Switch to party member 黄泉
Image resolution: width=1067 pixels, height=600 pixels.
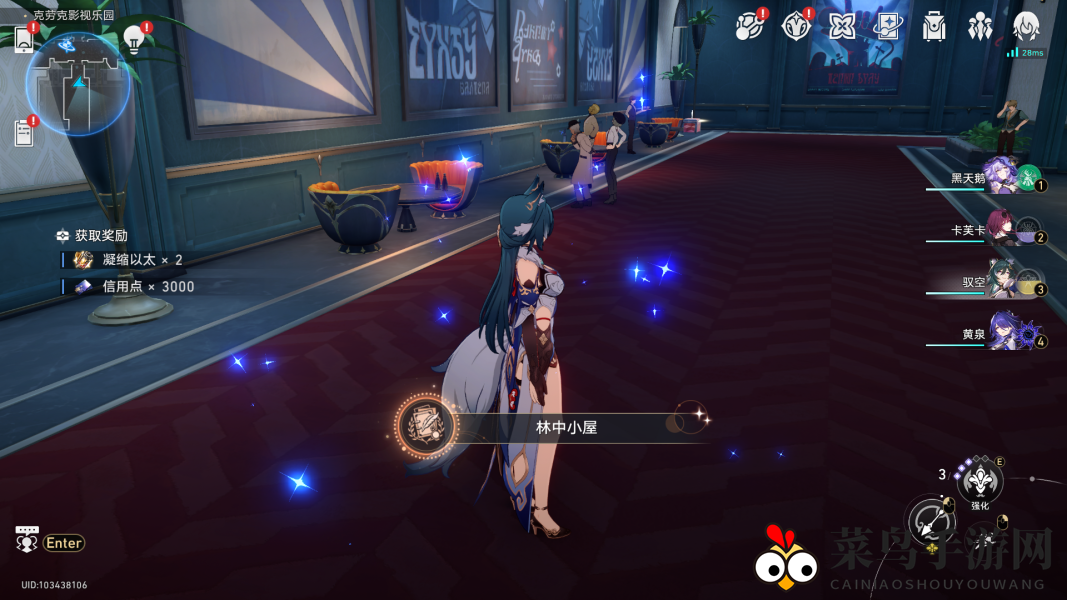1005,334
